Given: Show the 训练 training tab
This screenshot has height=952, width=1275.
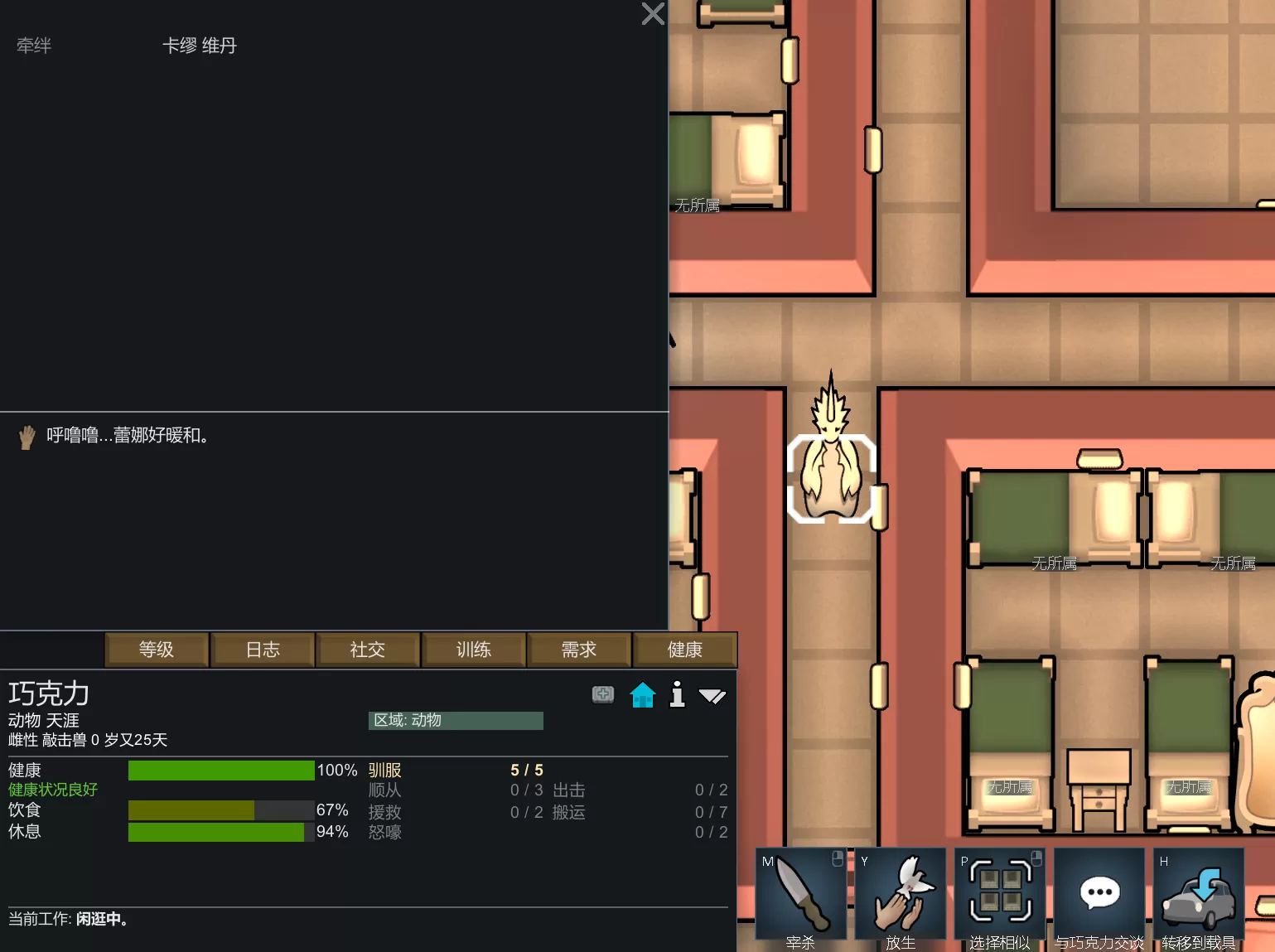Looking at the screenshot, I should [474, 650].
